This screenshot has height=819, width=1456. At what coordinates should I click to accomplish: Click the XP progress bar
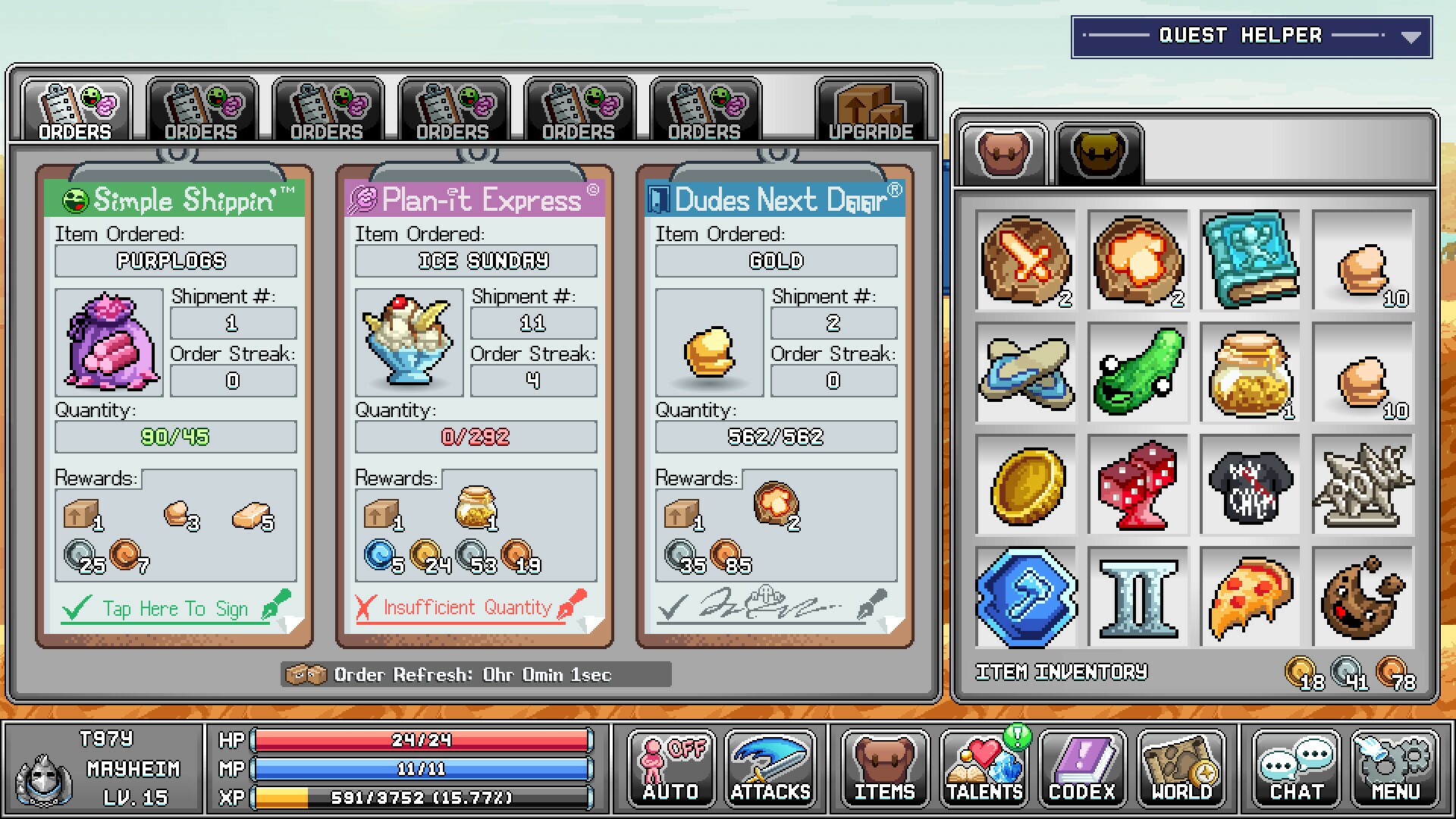[x=425, y=797]
